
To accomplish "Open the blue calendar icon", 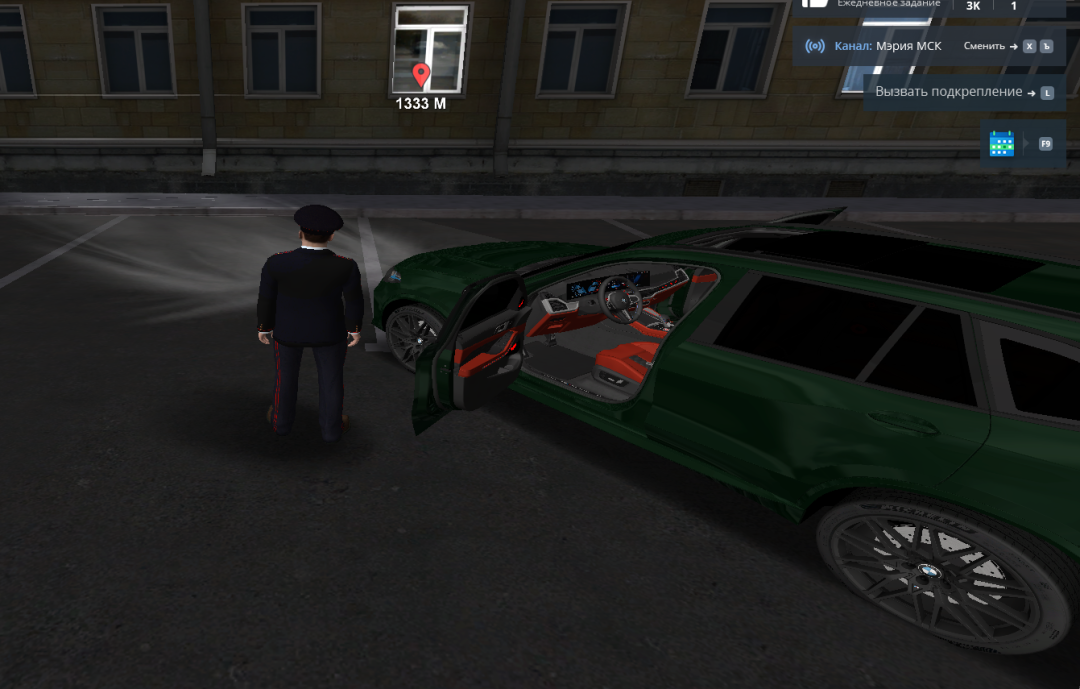I will coord(1002,144).
